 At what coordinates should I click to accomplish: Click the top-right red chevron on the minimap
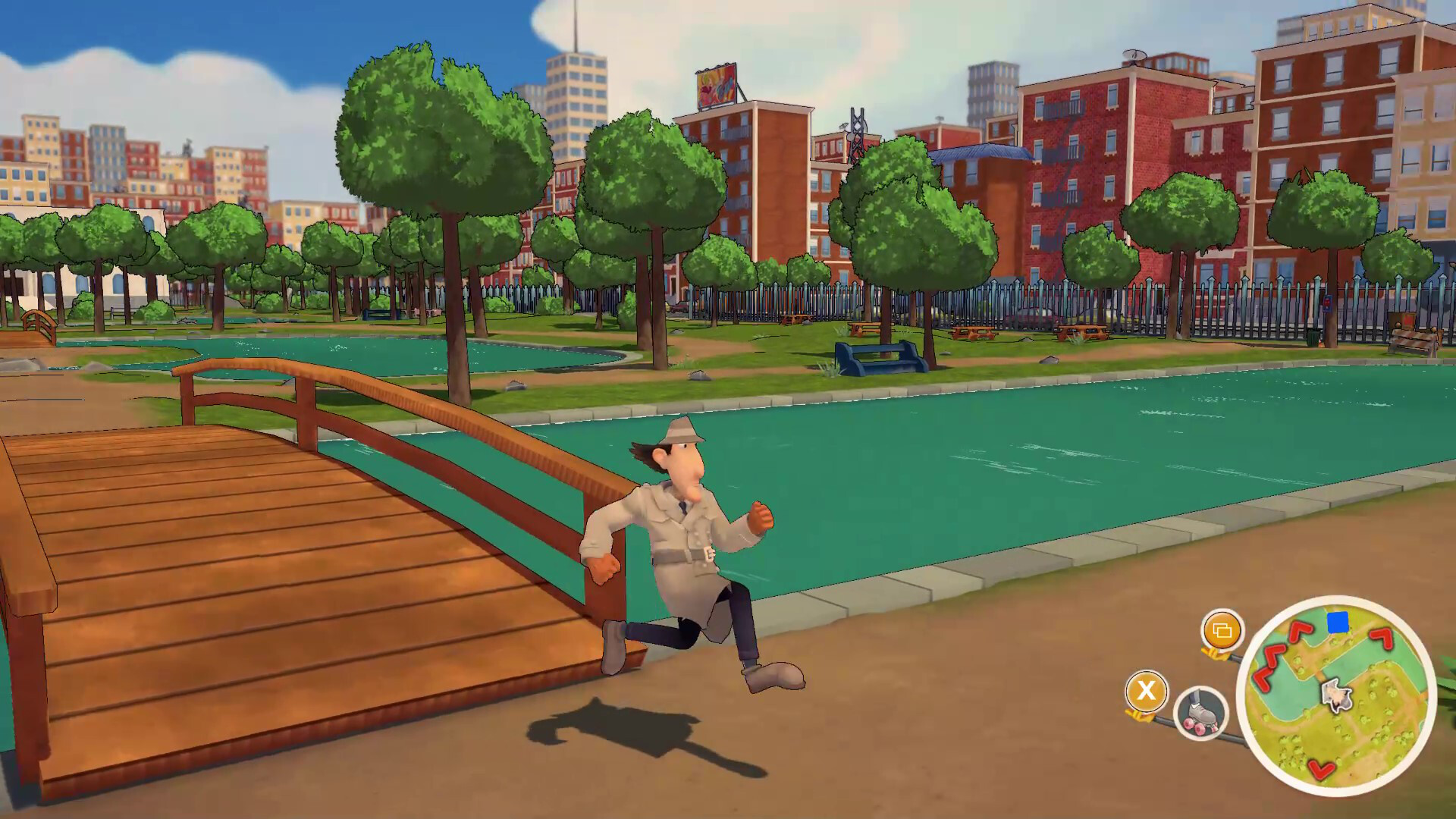tap(1382, 638)
